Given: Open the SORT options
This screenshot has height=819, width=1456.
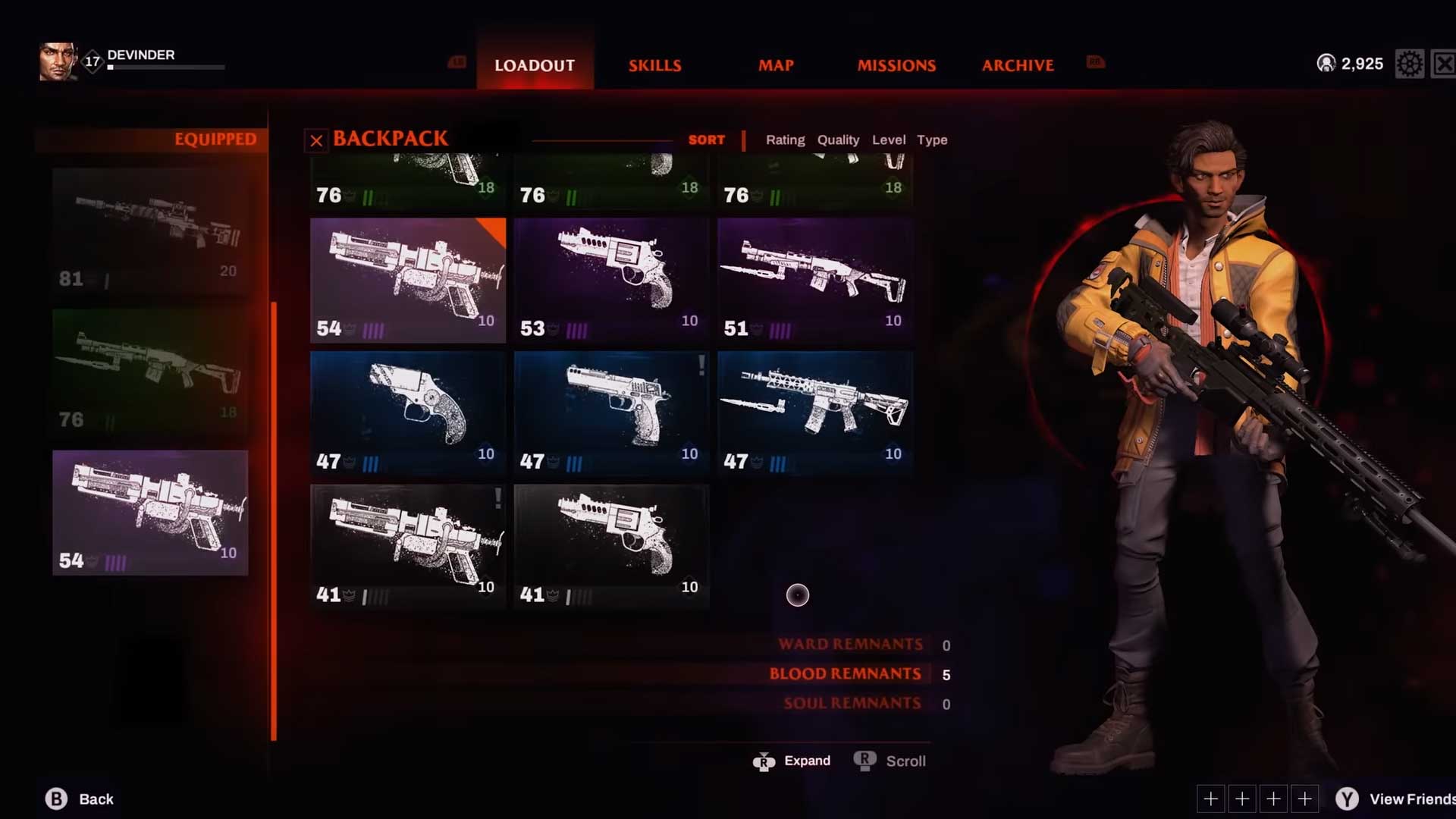Looking at the screenshot, I should pos(706,140).
